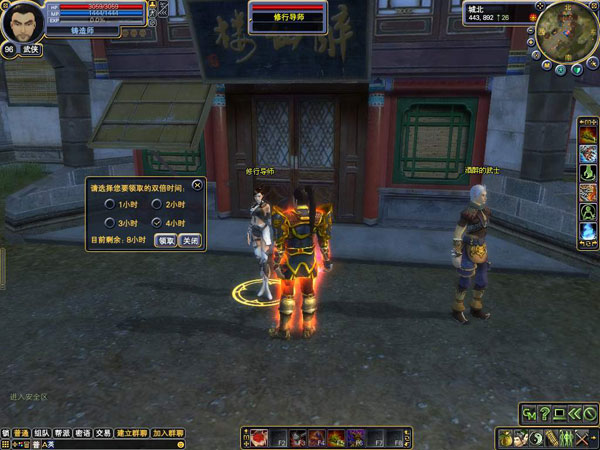Open the GM support icon
600x450 pixels.
pos(529,413)
